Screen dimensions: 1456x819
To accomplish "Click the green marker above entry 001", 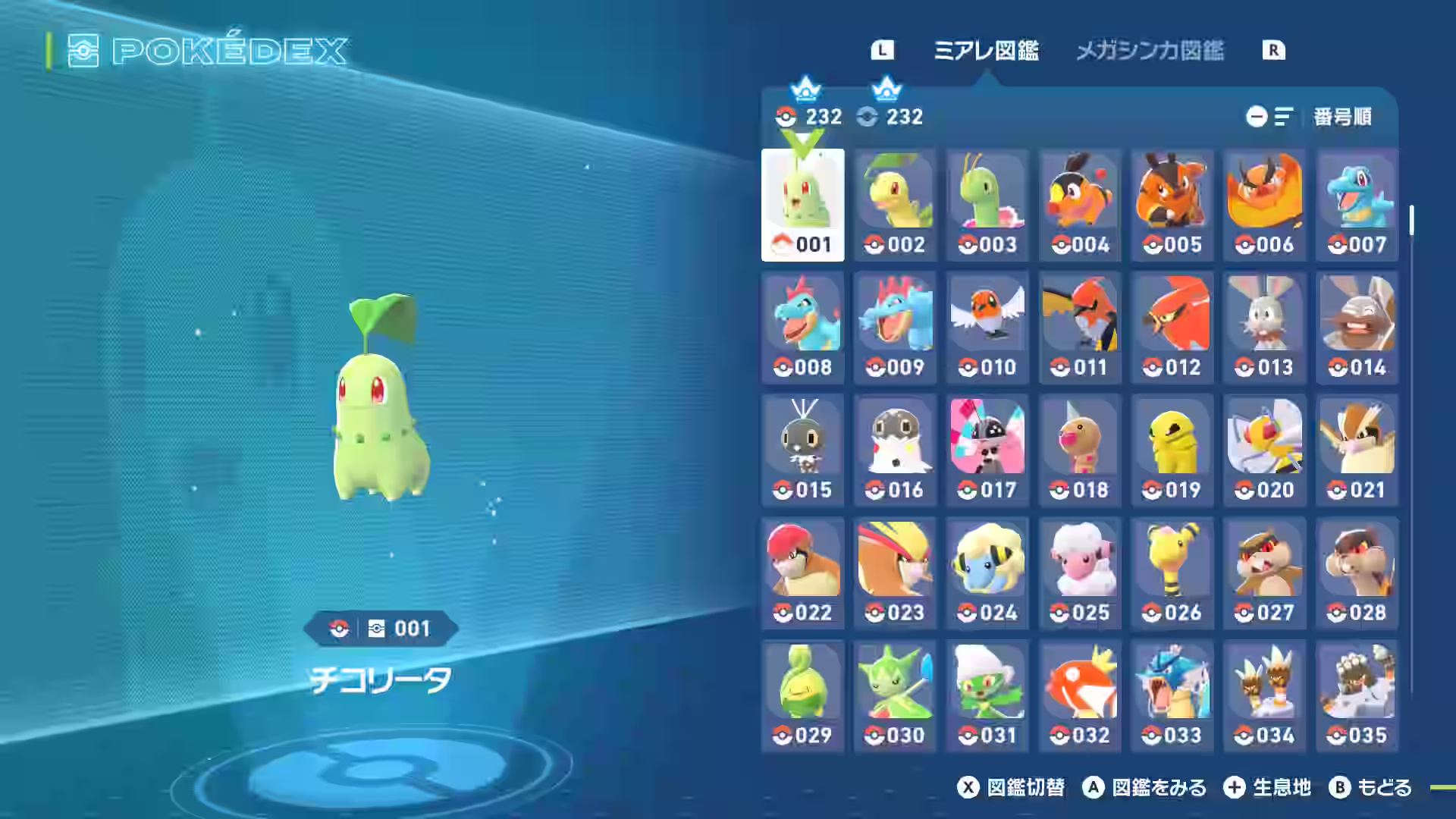I will tap(802, 140).
